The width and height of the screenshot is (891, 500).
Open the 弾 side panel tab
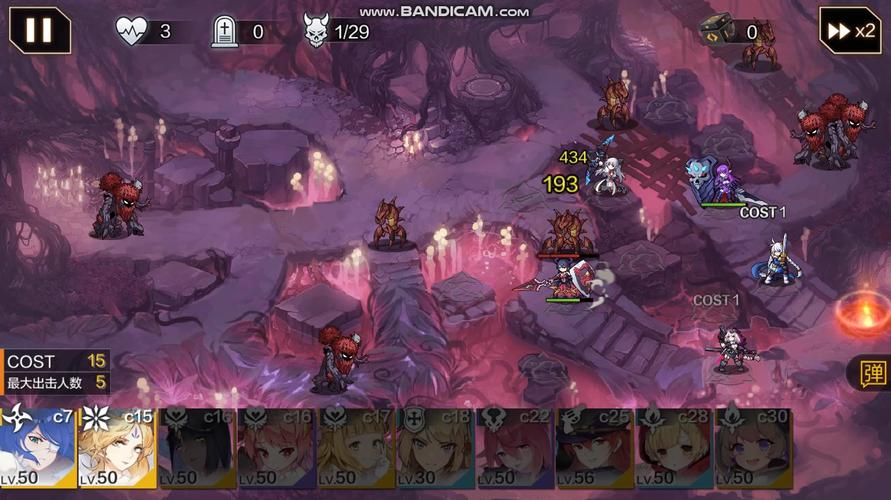pyautogui.click(x=872, y=373)
